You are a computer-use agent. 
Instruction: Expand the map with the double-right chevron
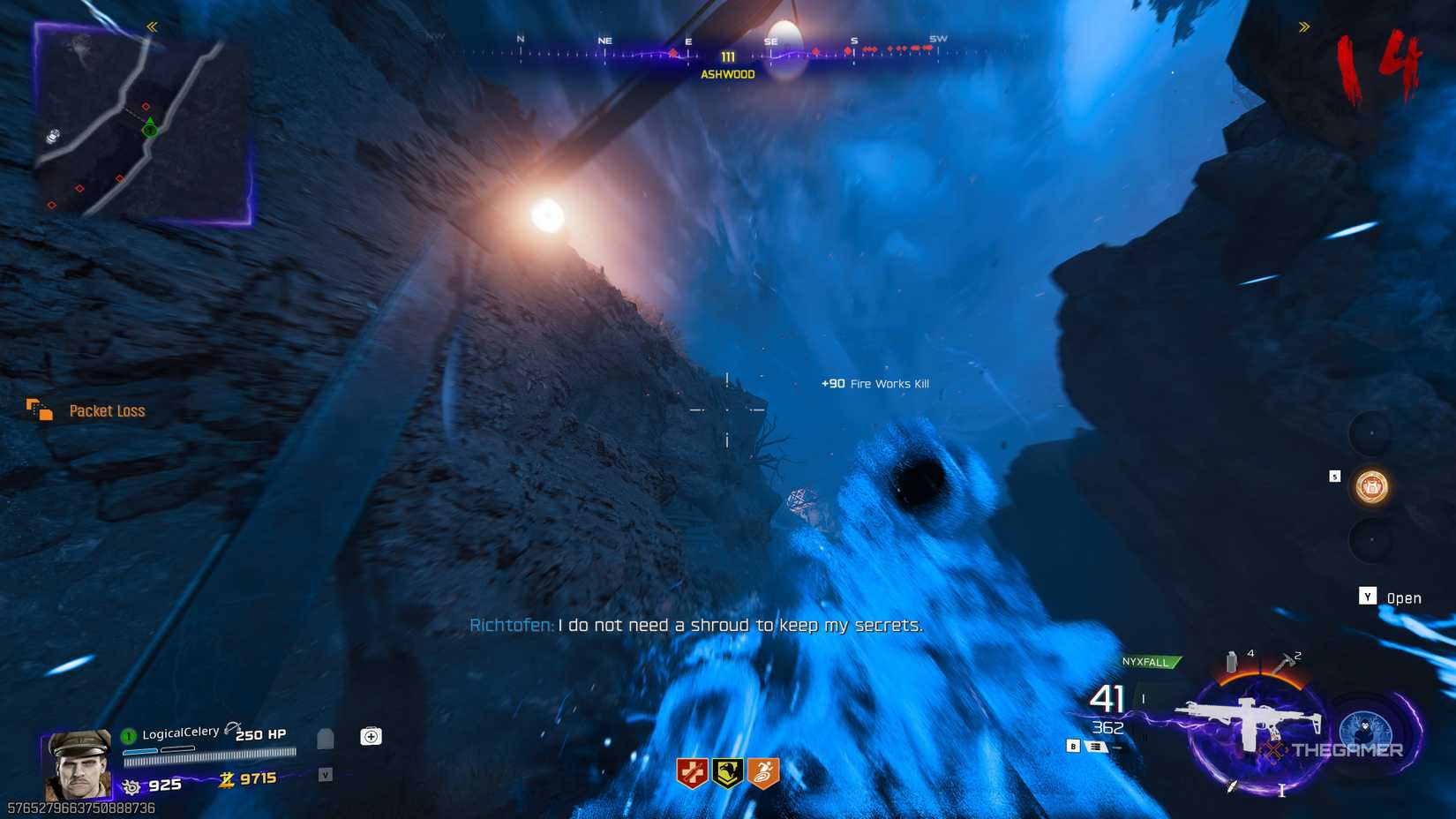1303,26
